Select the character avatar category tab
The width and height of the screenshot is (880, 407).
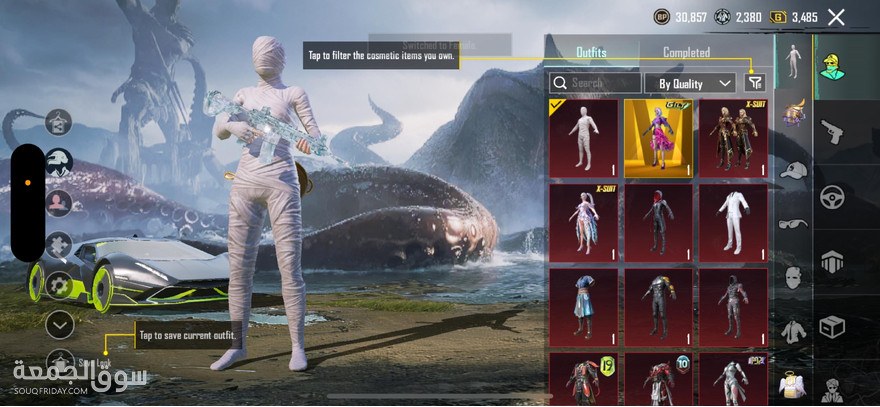(832, 66)
